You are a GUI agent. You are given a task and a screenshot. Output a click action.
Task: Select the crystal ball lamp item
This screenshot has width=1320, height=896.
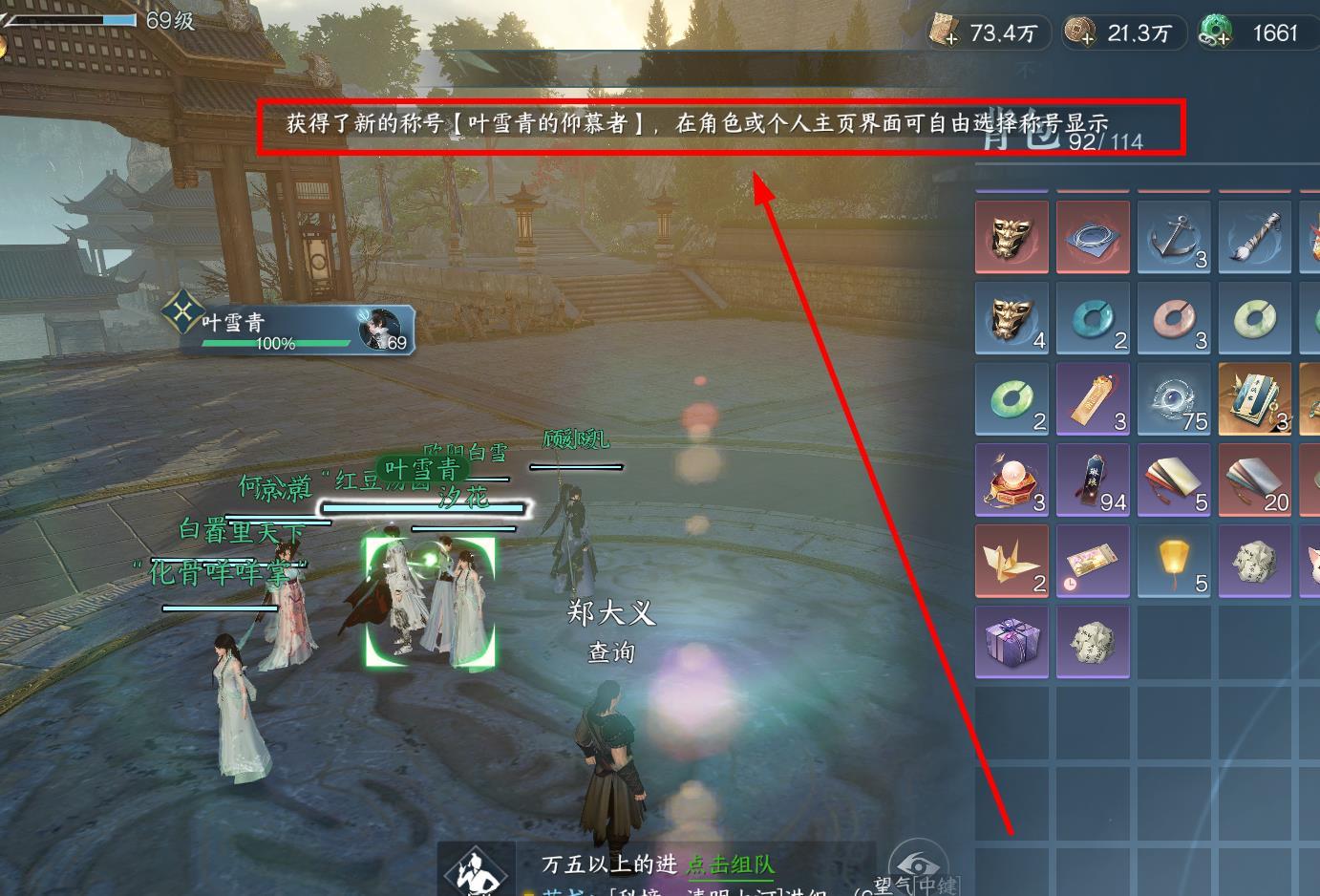(x=1011, y=480)
